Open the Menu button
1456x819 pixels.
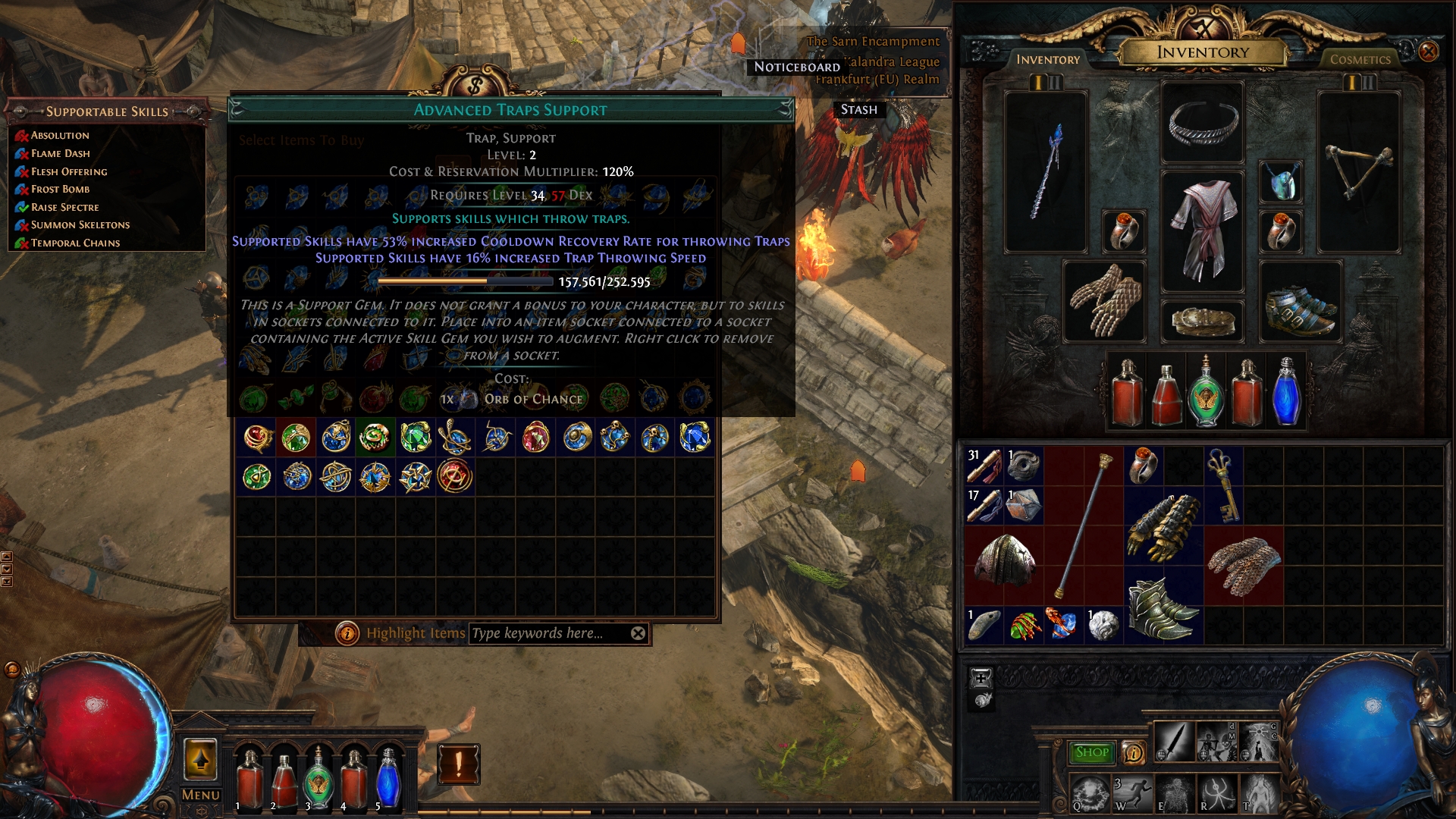[201, 795]
